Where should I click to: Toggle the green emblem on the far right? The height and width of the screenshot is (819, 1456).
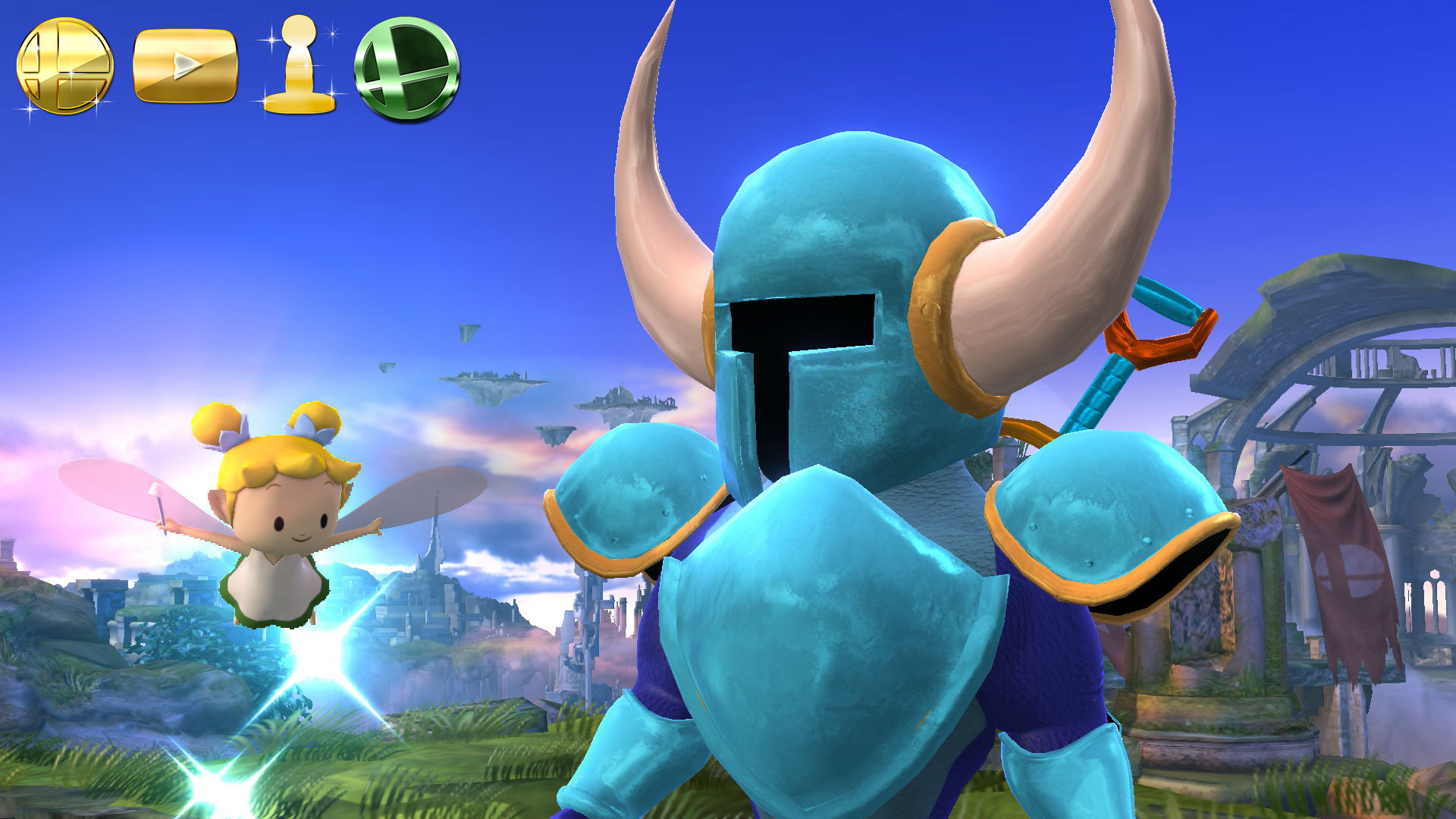tap(407, 68)
